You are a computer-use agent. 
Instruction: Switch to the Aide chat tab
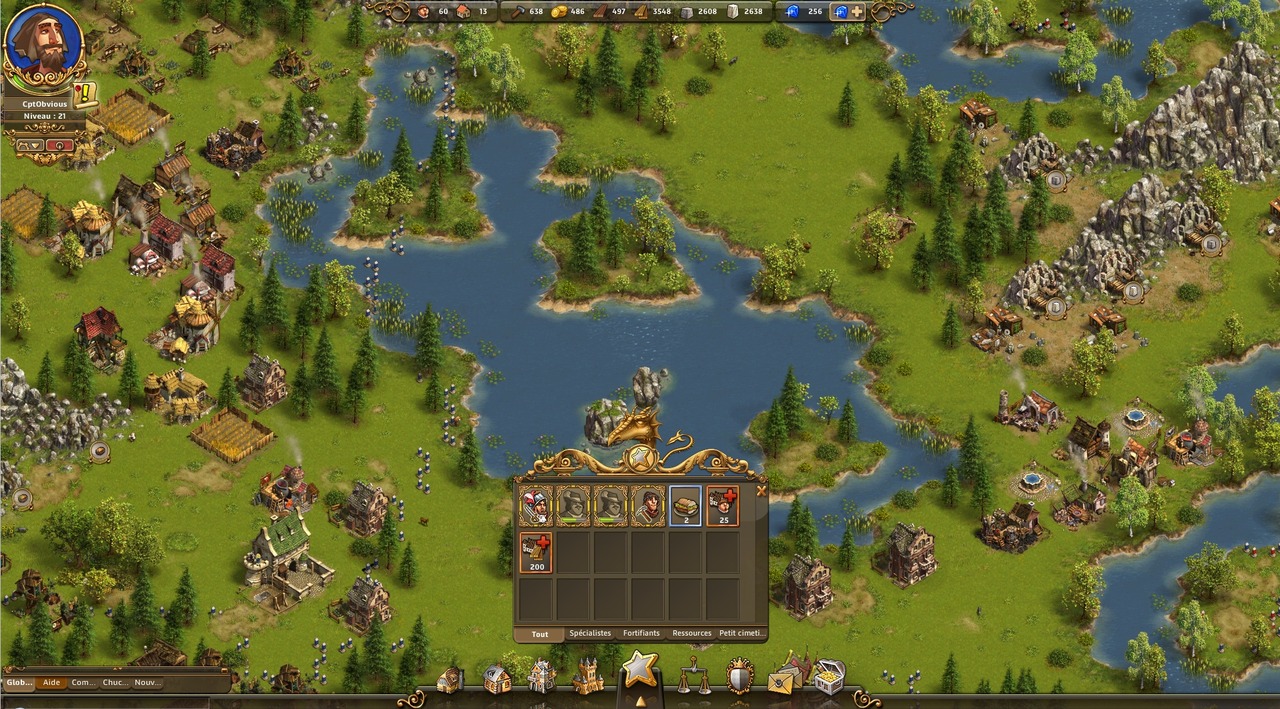pyautogui.click(x=51, y=683)
